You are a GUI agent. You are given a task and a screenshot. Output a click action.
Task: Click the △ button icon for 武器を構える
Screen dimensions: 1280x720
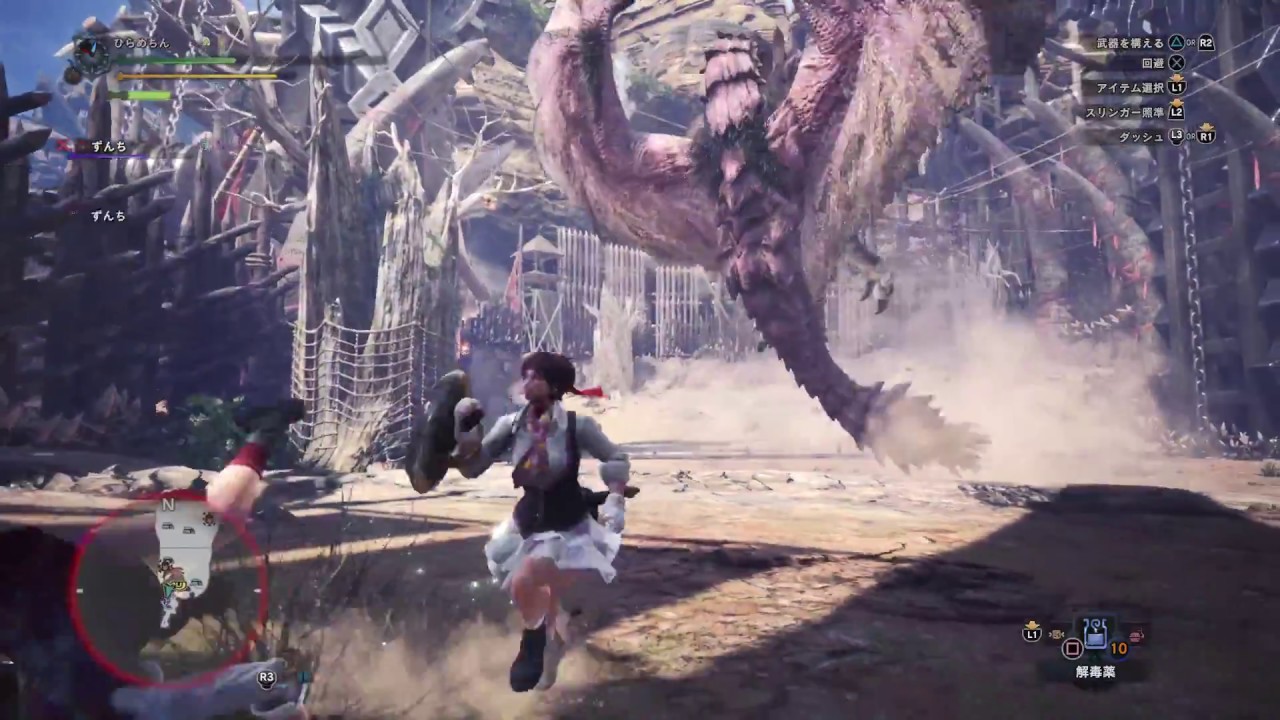tap(1176, 43)
